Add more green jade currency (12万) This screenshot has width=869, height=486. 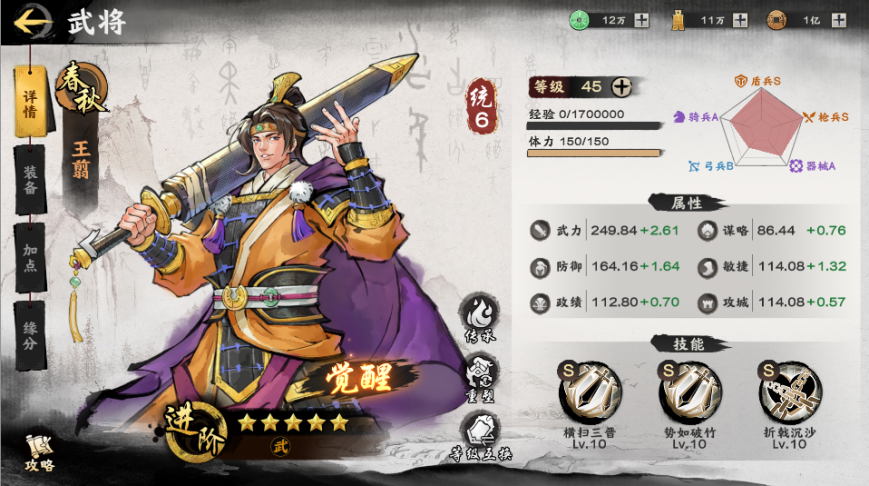point(641,19)
